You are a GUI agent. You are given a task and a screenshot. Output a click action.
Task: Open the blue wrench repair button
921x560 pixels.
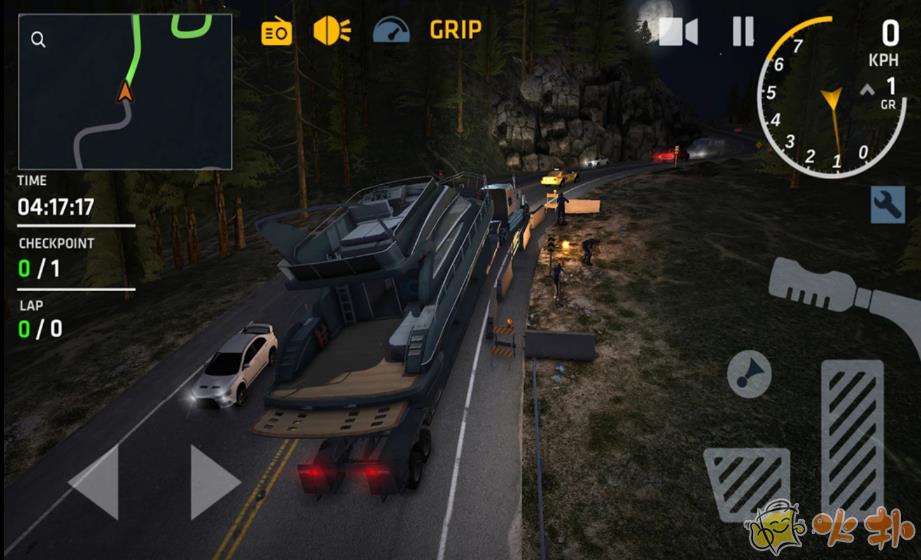pyautogui.click(x=888, y=205)
